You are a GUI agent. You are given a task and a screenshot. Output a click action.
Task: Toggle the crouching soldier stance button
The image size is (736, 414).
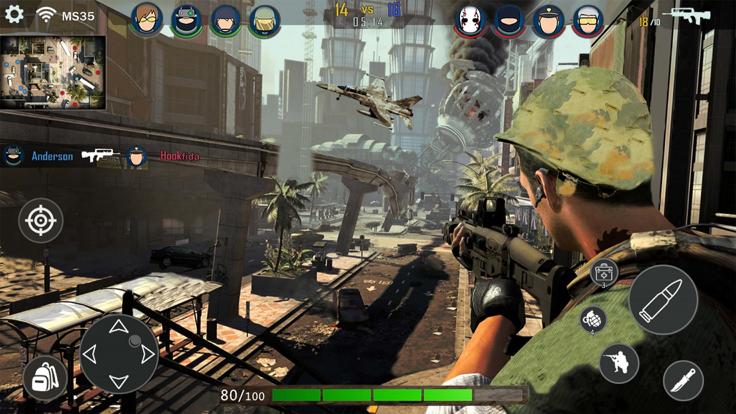(x=619, y=363)
